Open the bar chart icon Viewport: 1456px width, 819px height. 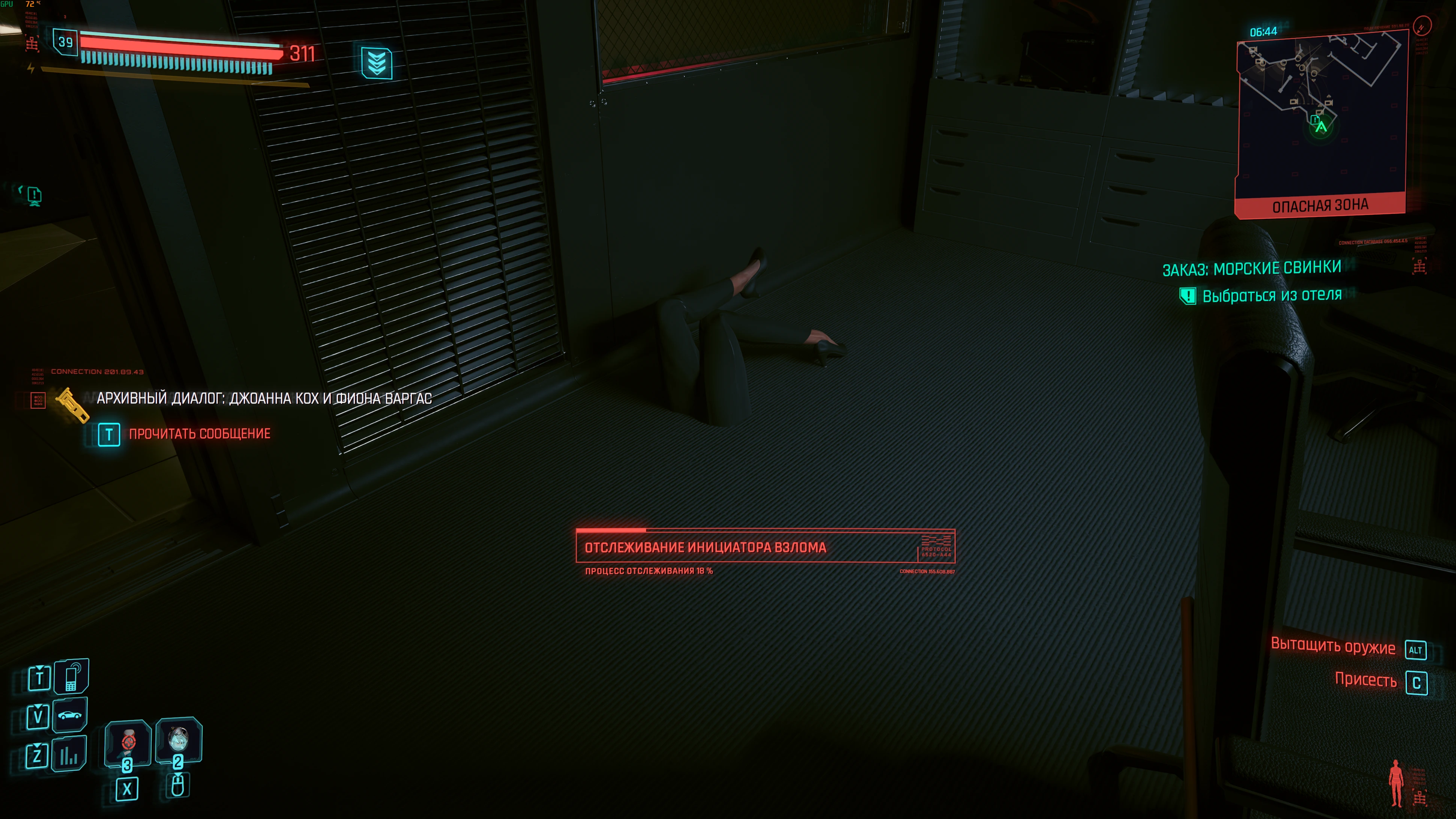coord(69,754)
